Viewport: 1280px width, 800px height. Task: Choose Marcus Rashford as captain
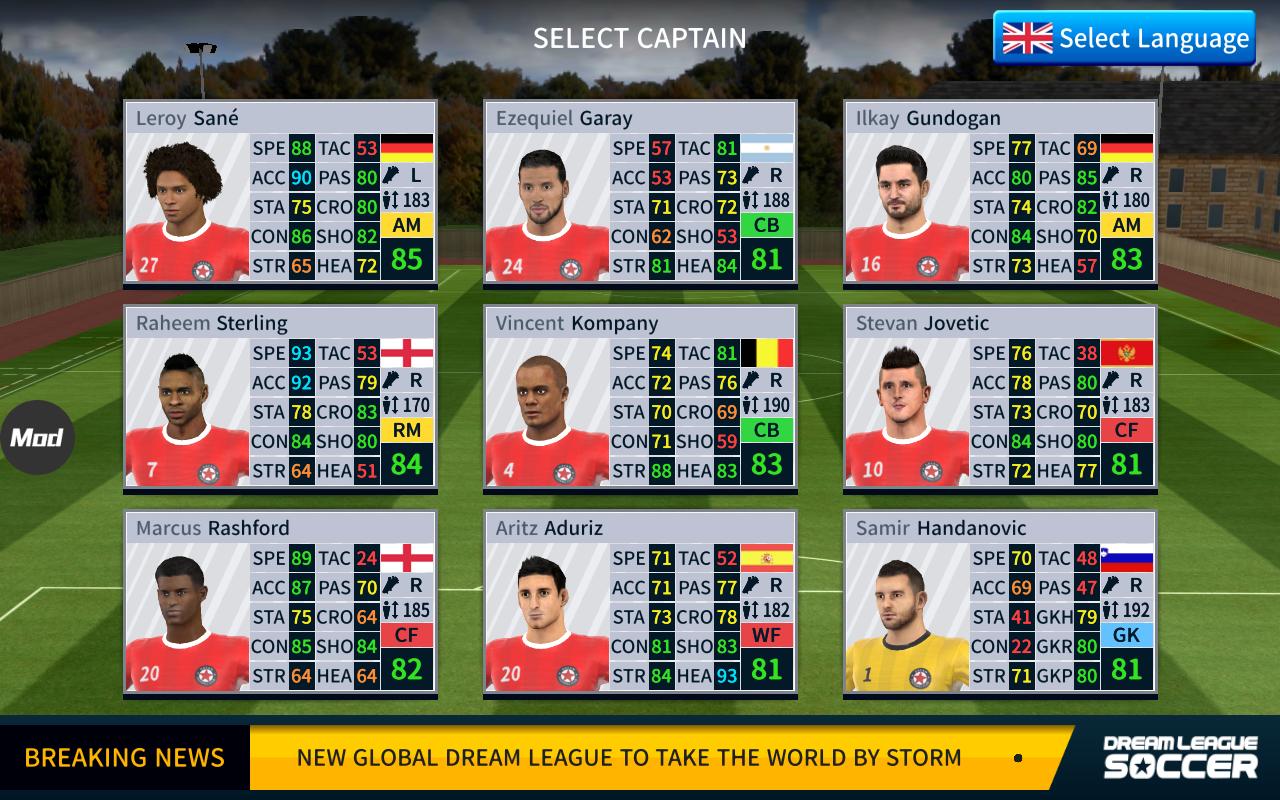280,603
